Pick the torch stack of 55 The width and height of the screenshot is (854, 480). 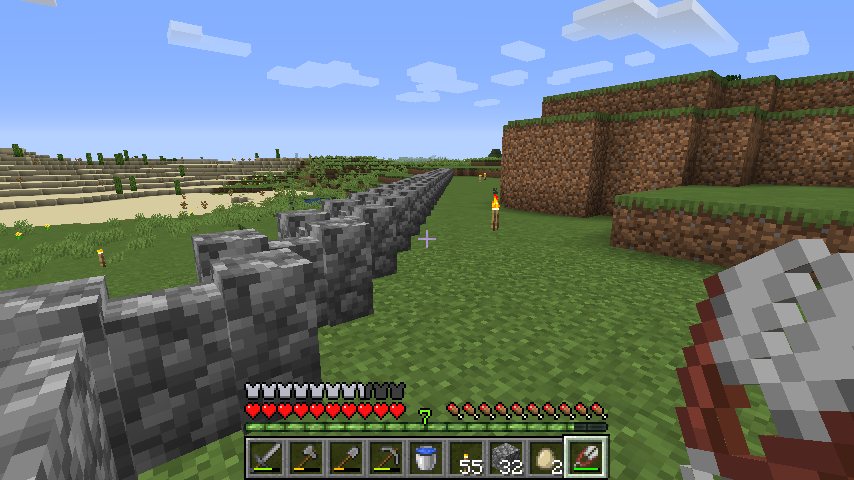pyautogui.click(x=466, y=458)
